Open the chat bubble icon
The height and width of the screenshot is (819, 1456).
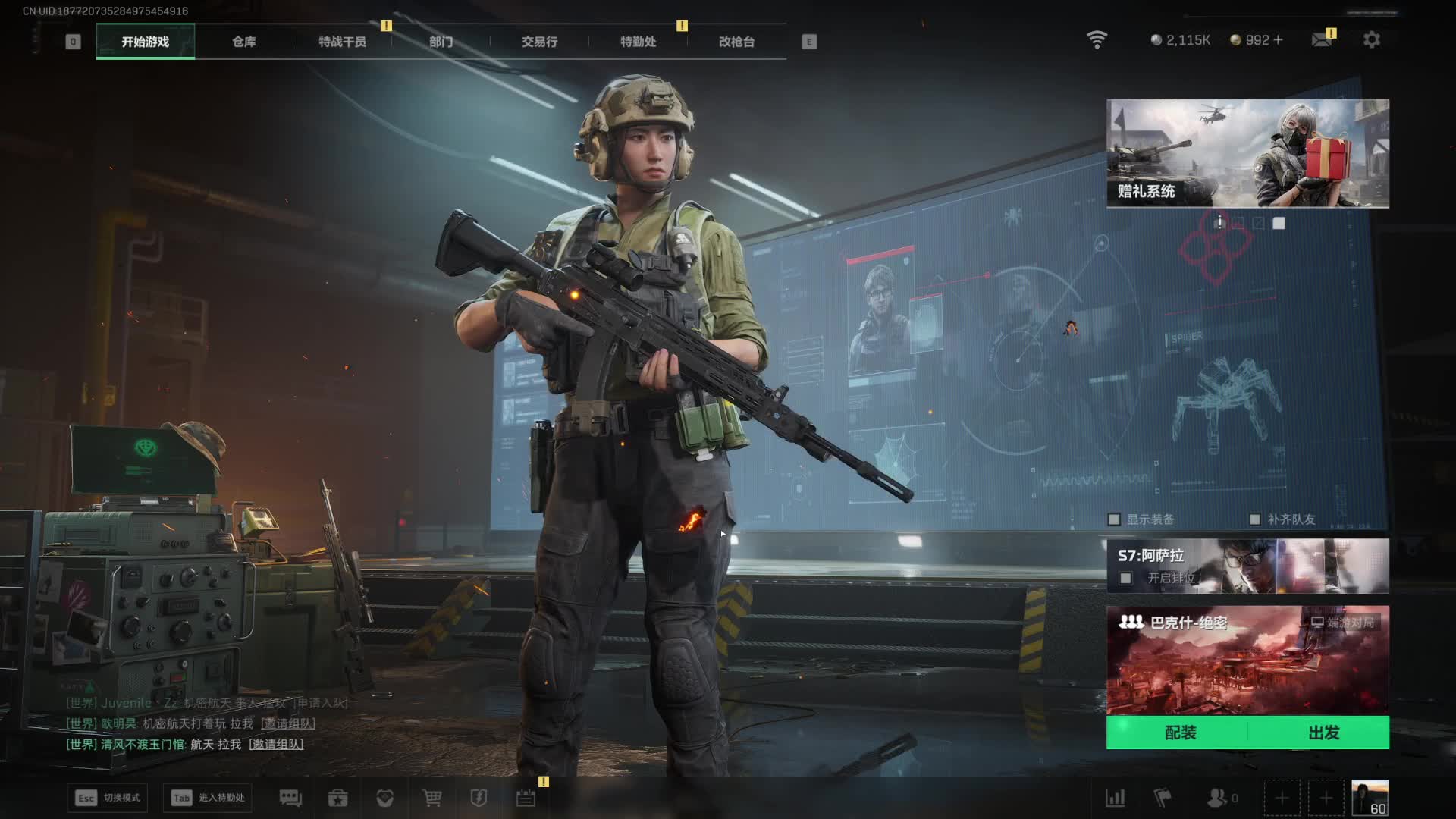(x=290, y=798)
